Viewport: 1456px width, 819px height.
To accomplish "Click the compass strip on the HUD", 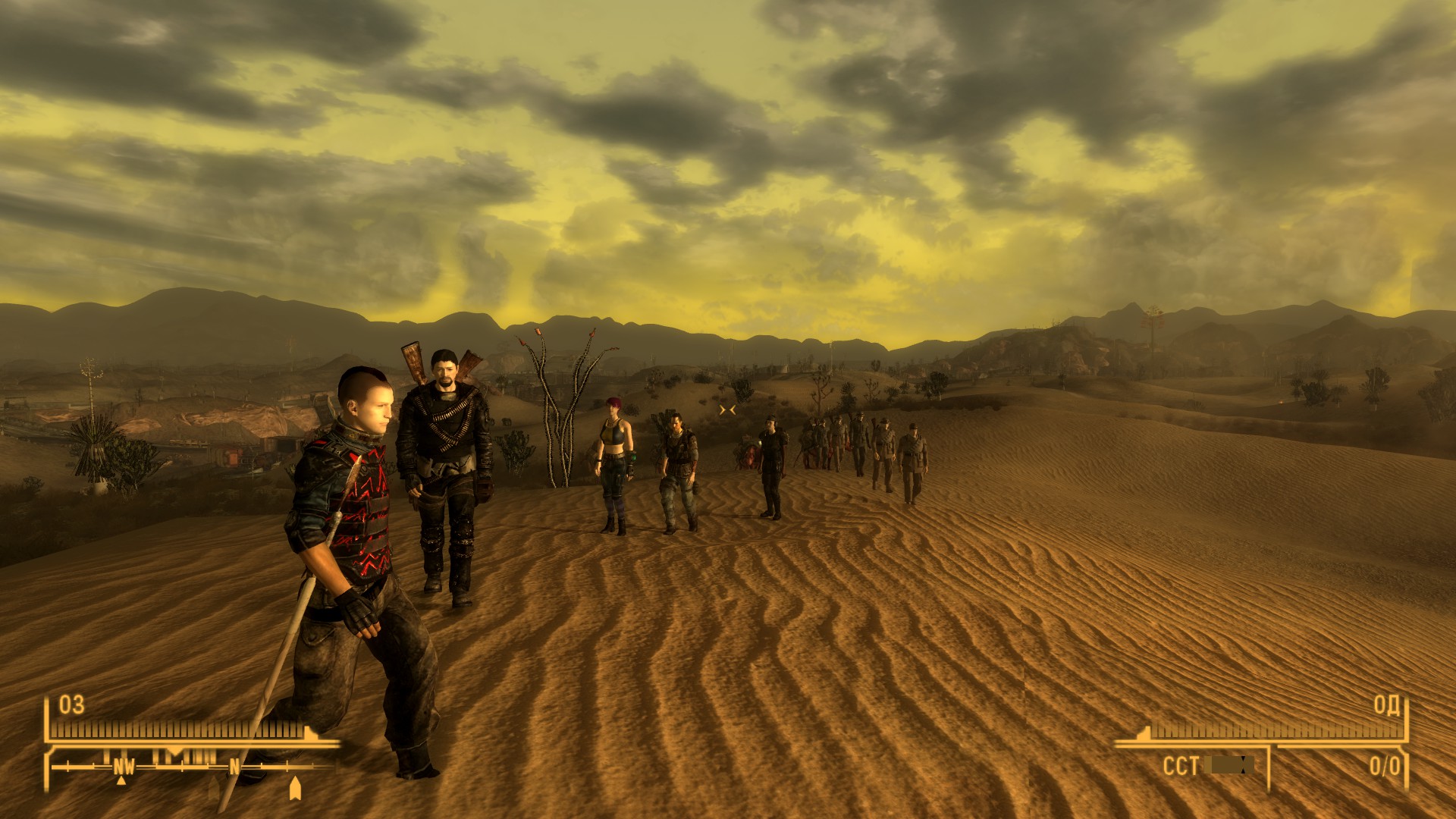I will click(x=190, y=766).
